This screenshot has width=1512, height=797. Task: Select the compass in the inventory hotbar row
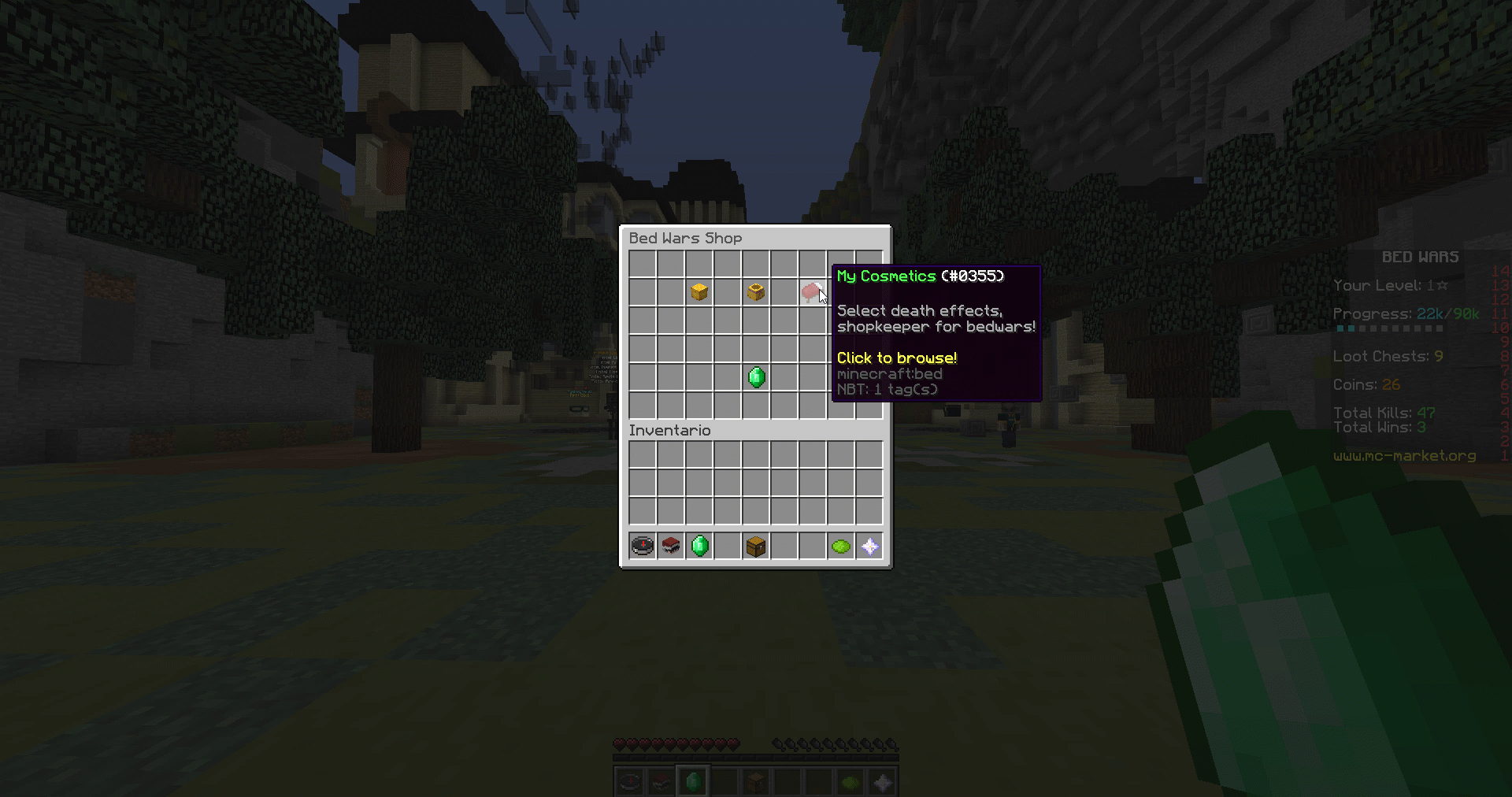[643, 546]
